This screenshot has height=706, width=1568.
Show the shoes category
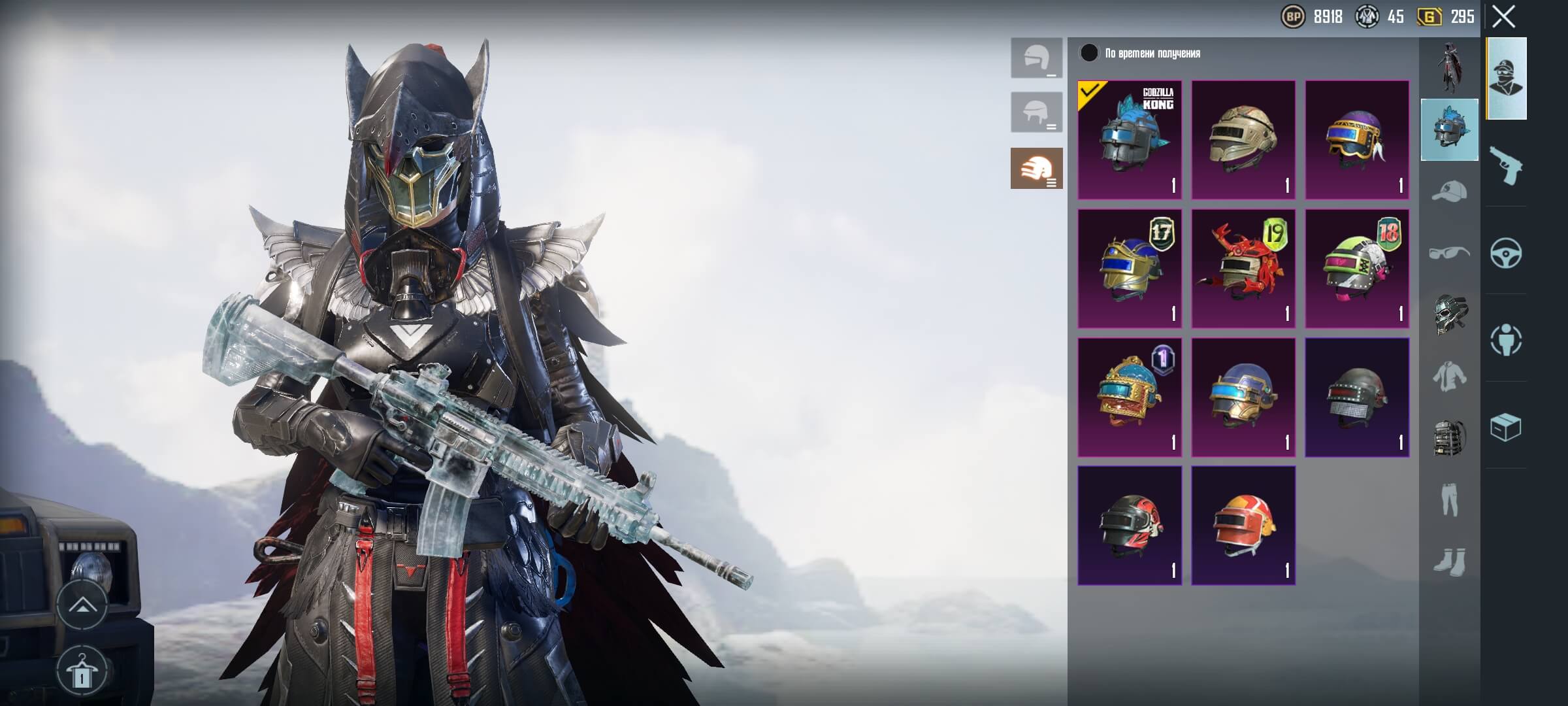tap(1449, 562)
